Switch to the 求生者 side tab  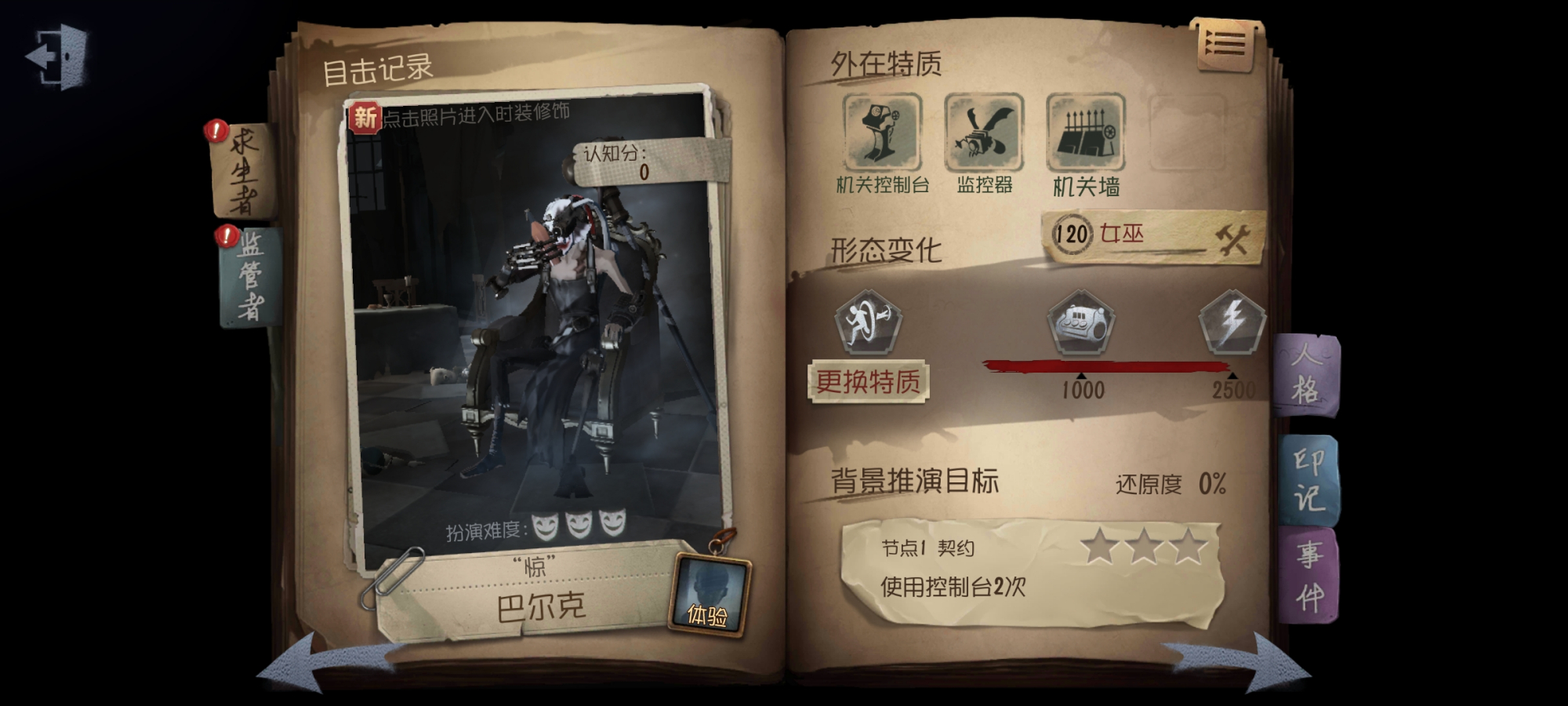pos(243,169)
